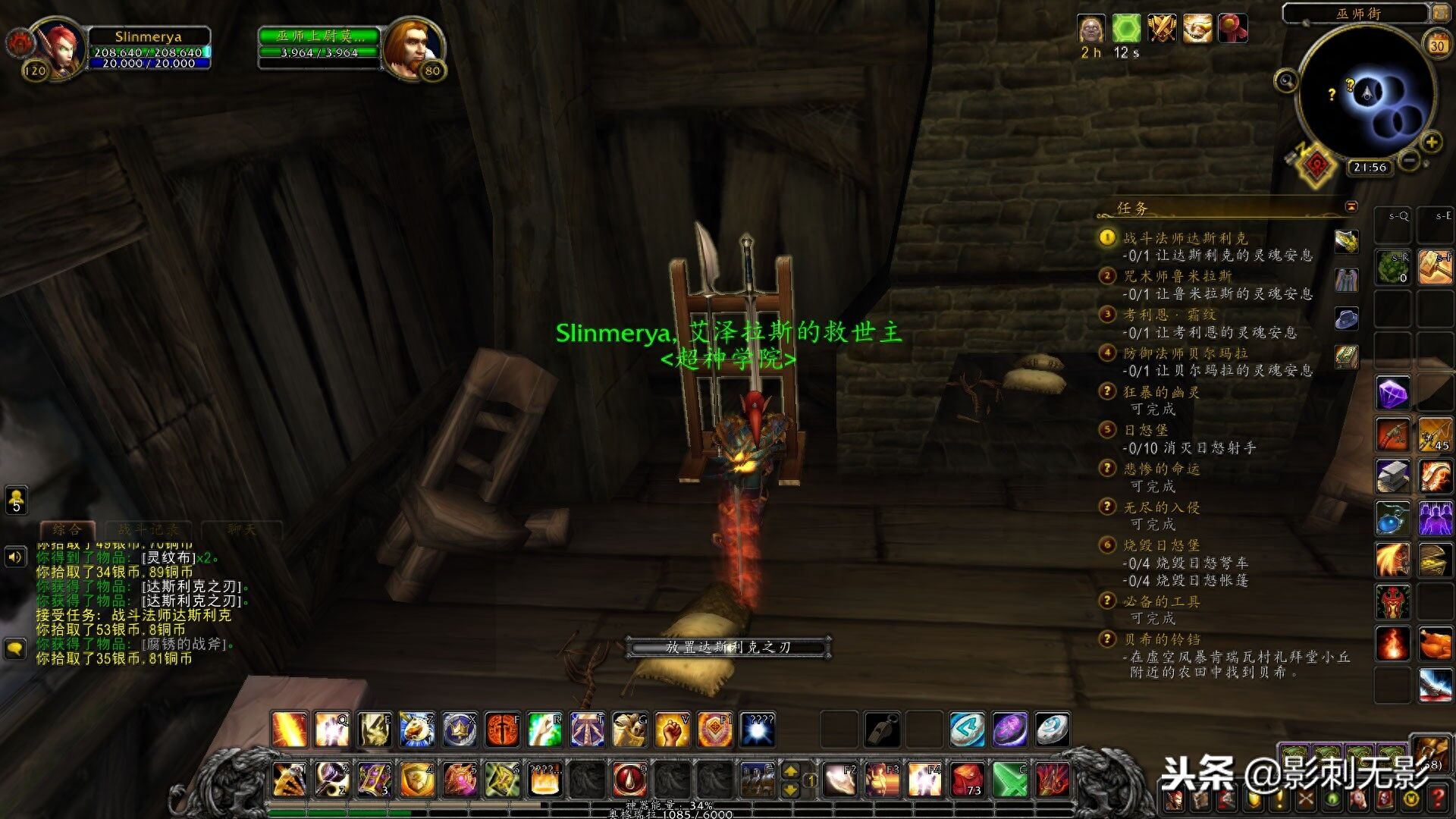The height and width of the screenshot is (819, 1456).
Task: Click the minimap zoom-in plus button
Action: (1431, 142)
